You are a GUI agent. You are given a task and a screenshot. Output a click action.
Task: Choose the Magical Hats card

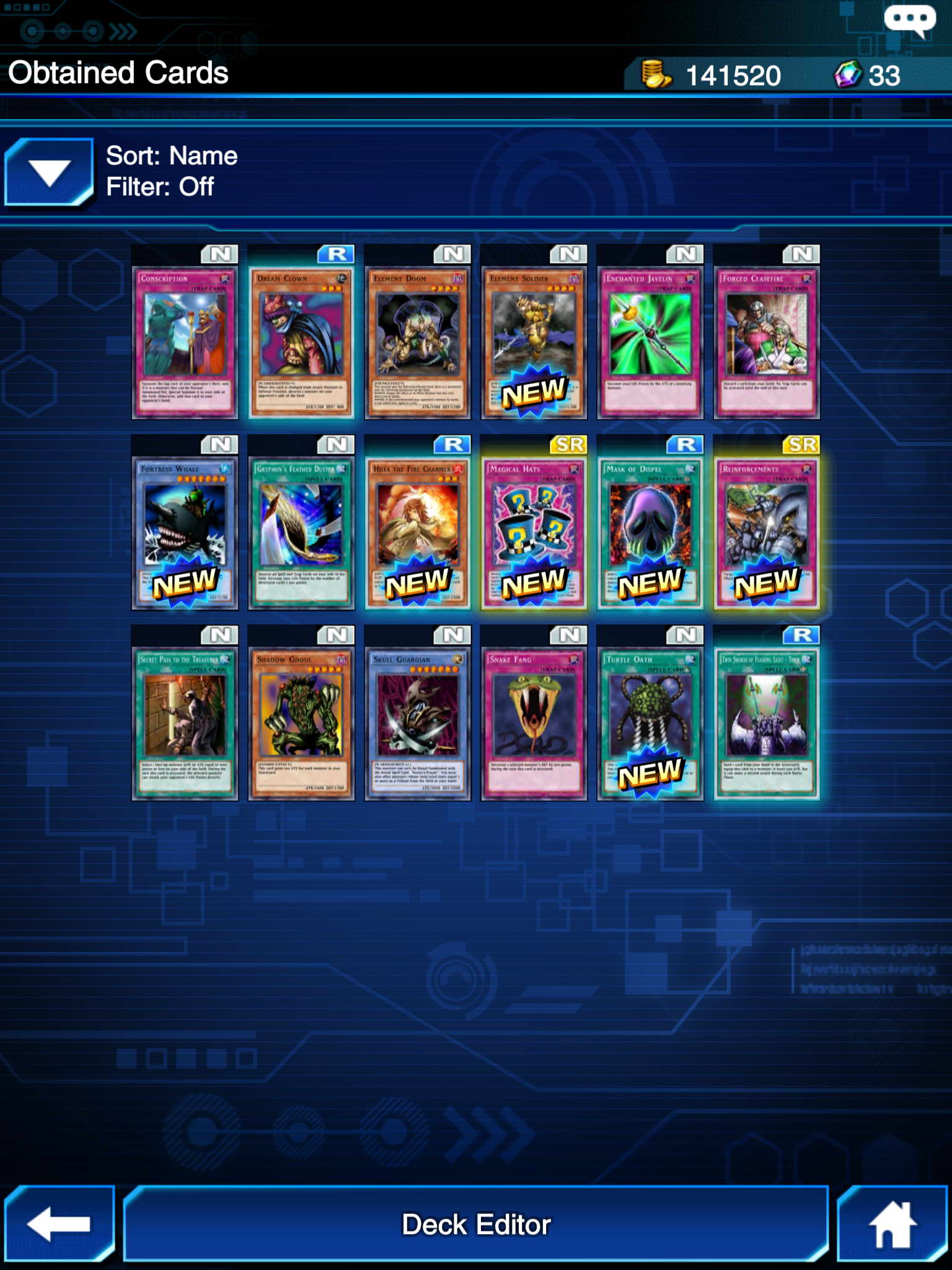point(534,533)
